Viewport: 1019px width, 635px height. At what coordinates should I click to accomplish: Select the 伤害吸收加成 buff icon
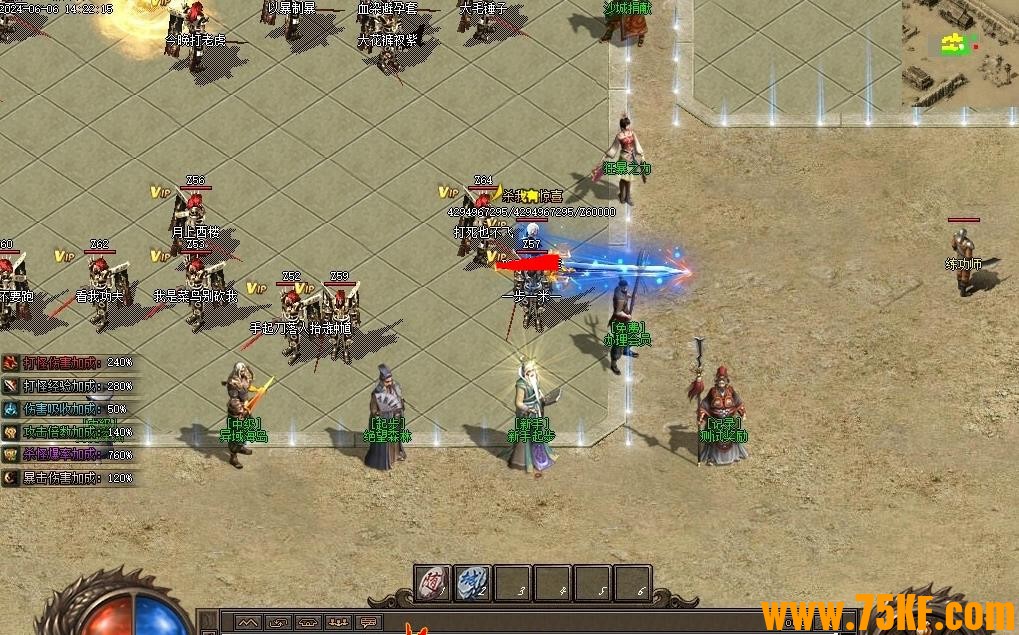coord(10,408)
